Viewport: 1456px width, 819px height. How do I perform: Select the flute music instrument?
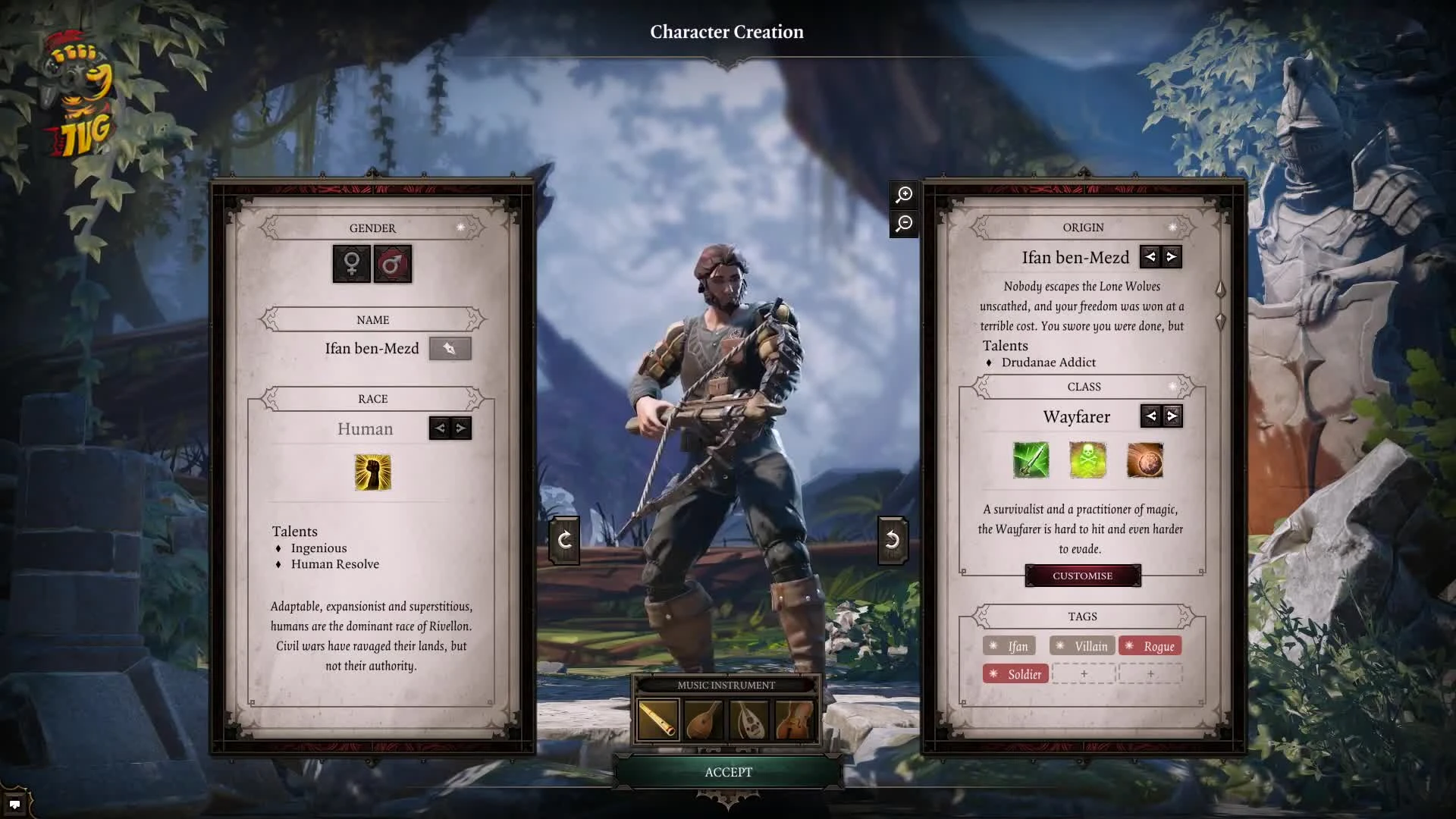657,718
